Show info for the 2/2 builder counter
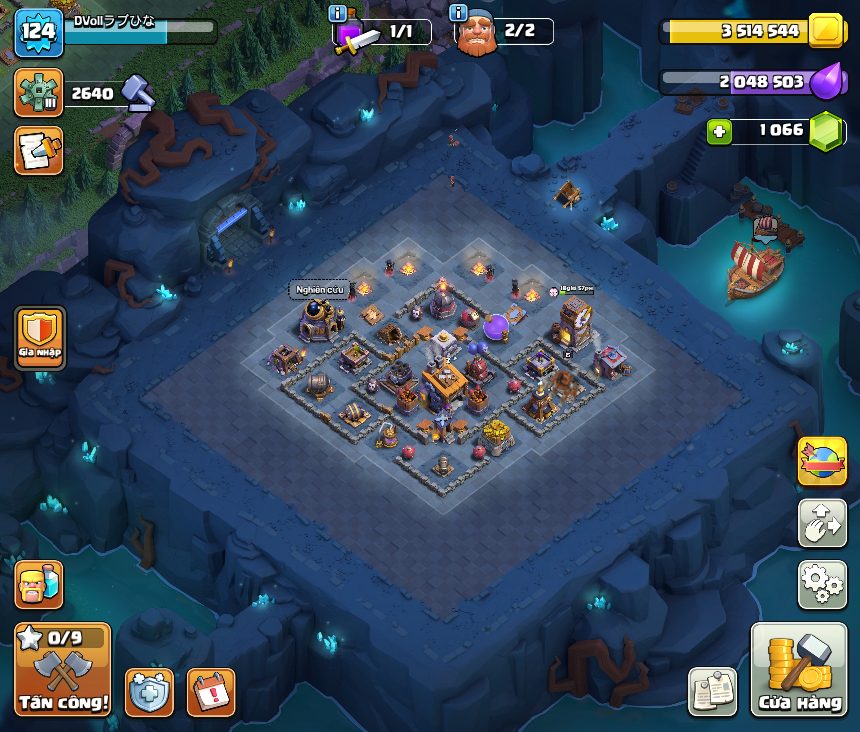Screen dimensions: 860x732 click(x=459, y=13)
